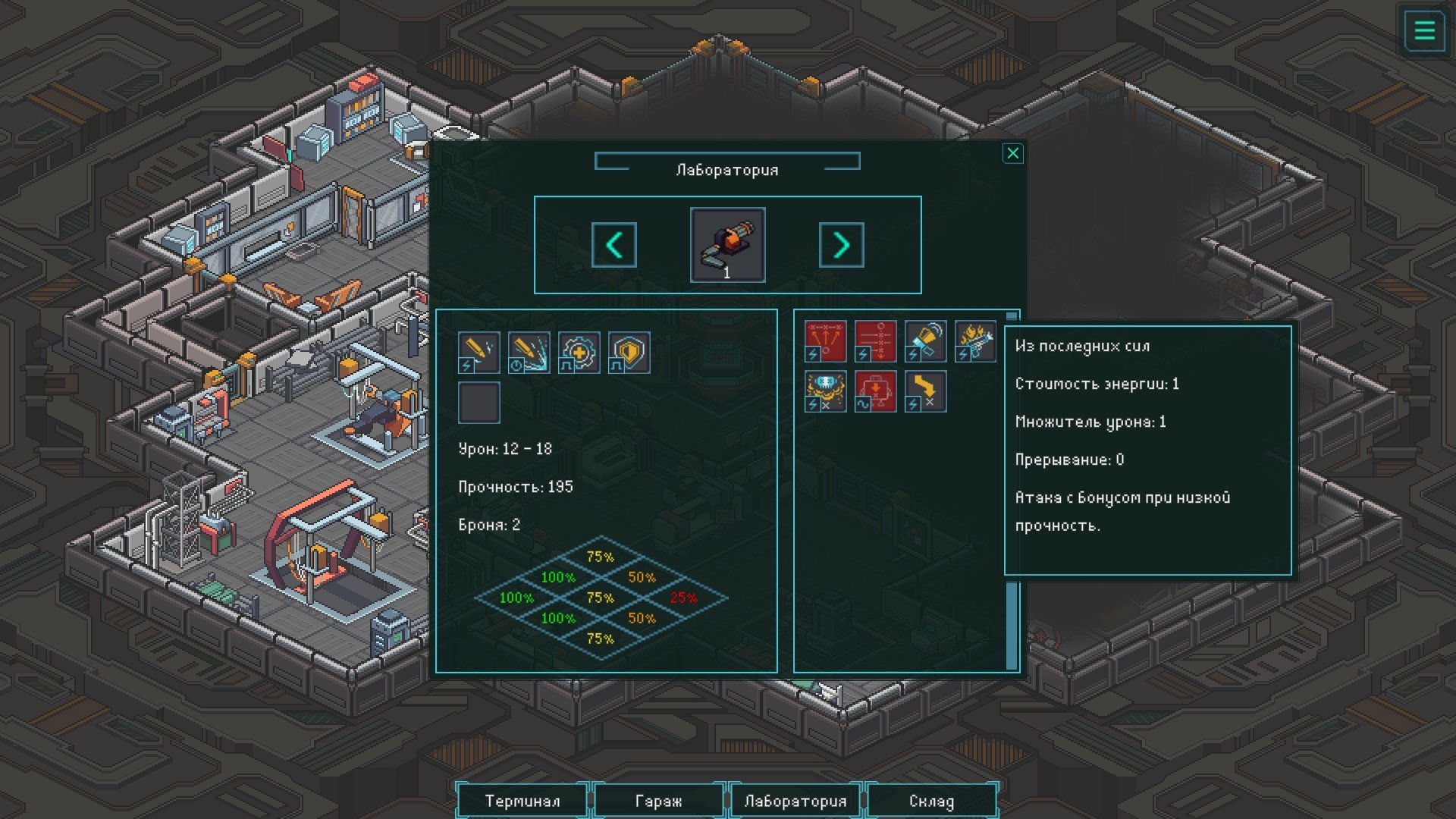Choose the yellow zigzag arrow skill
Screen dimensions: 1456x819
(925, 391)
